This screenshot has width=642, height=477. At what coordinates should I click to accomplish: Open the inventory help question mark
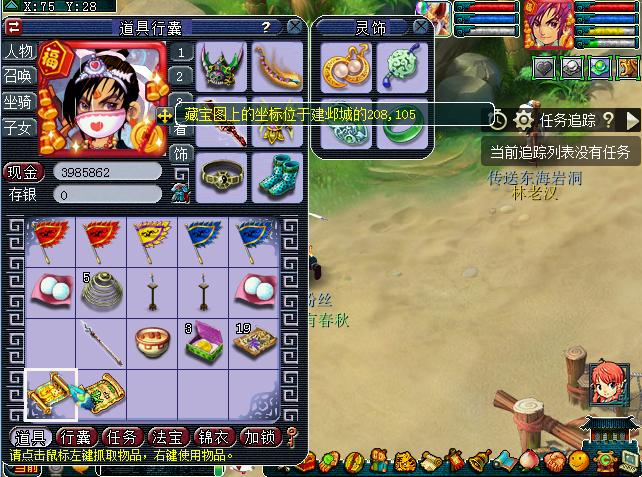265,27
